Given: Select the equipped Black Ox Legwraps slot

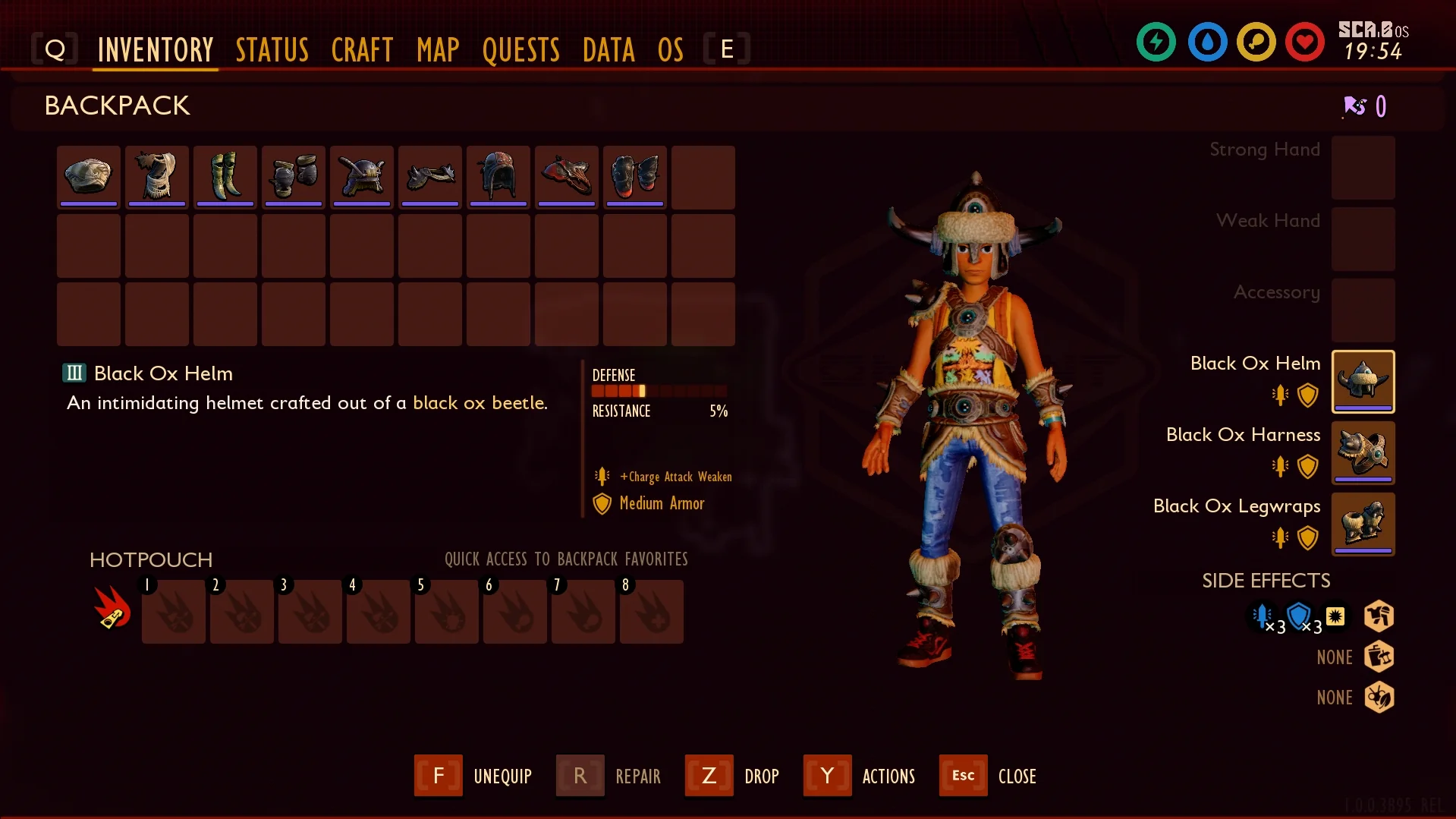Looking at the screenshot, I should (1363, 524).
